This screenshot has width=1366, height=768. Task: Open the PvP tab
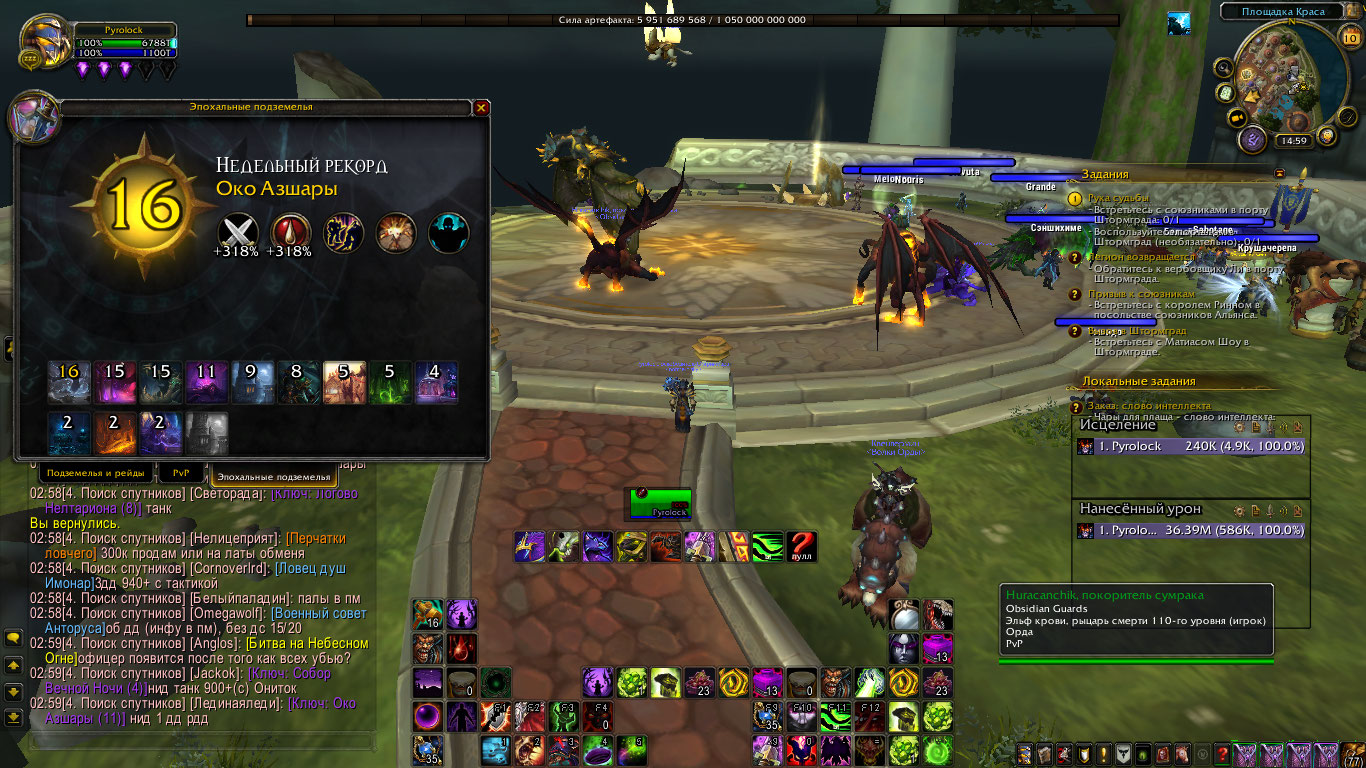[x=181, y=472]
